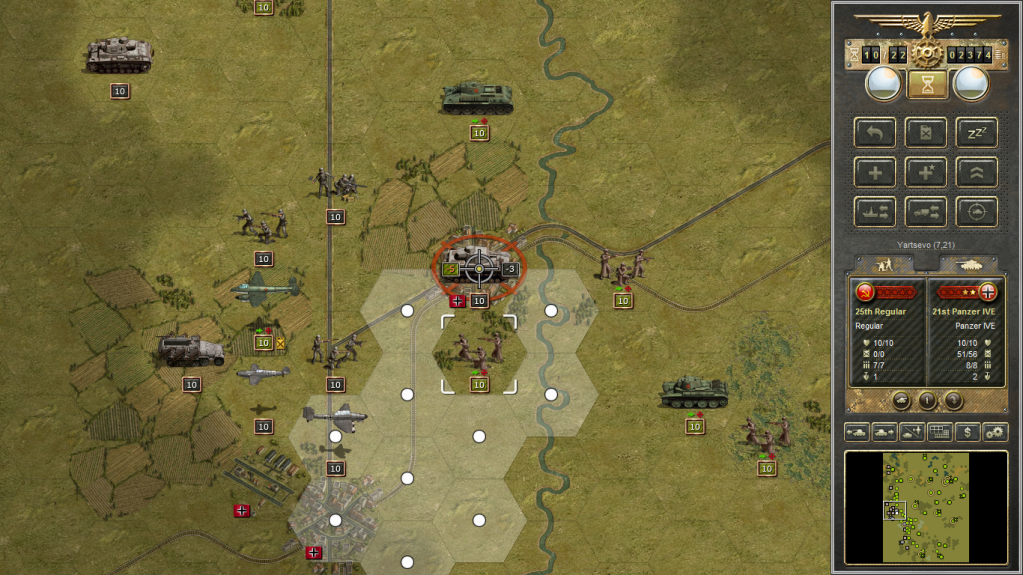The image size is (1023, 575).
Task: Click the crossed-out fuel can button
Action: point(926,133)
